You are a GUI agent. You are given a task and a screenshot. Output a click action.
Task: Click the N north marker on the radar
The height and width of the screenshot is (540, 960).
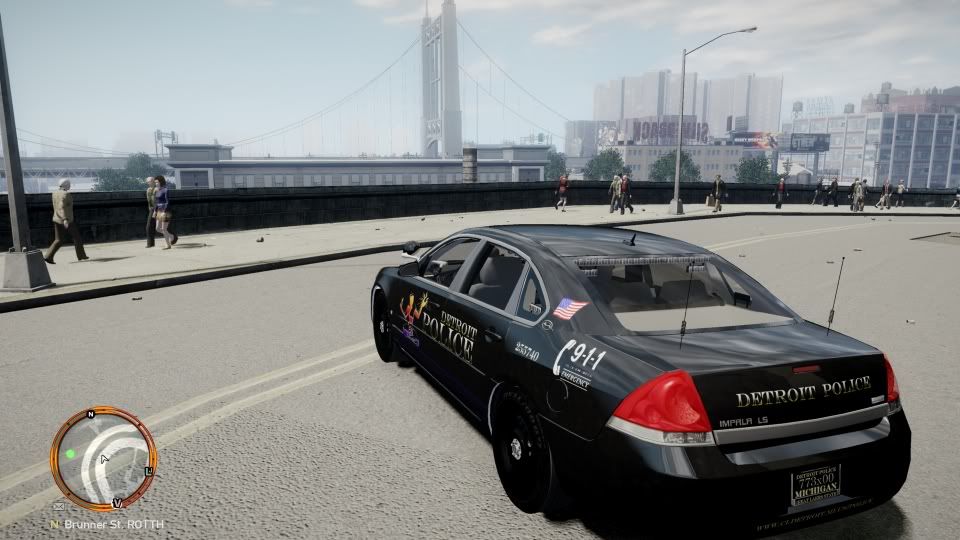coord(90,413)
